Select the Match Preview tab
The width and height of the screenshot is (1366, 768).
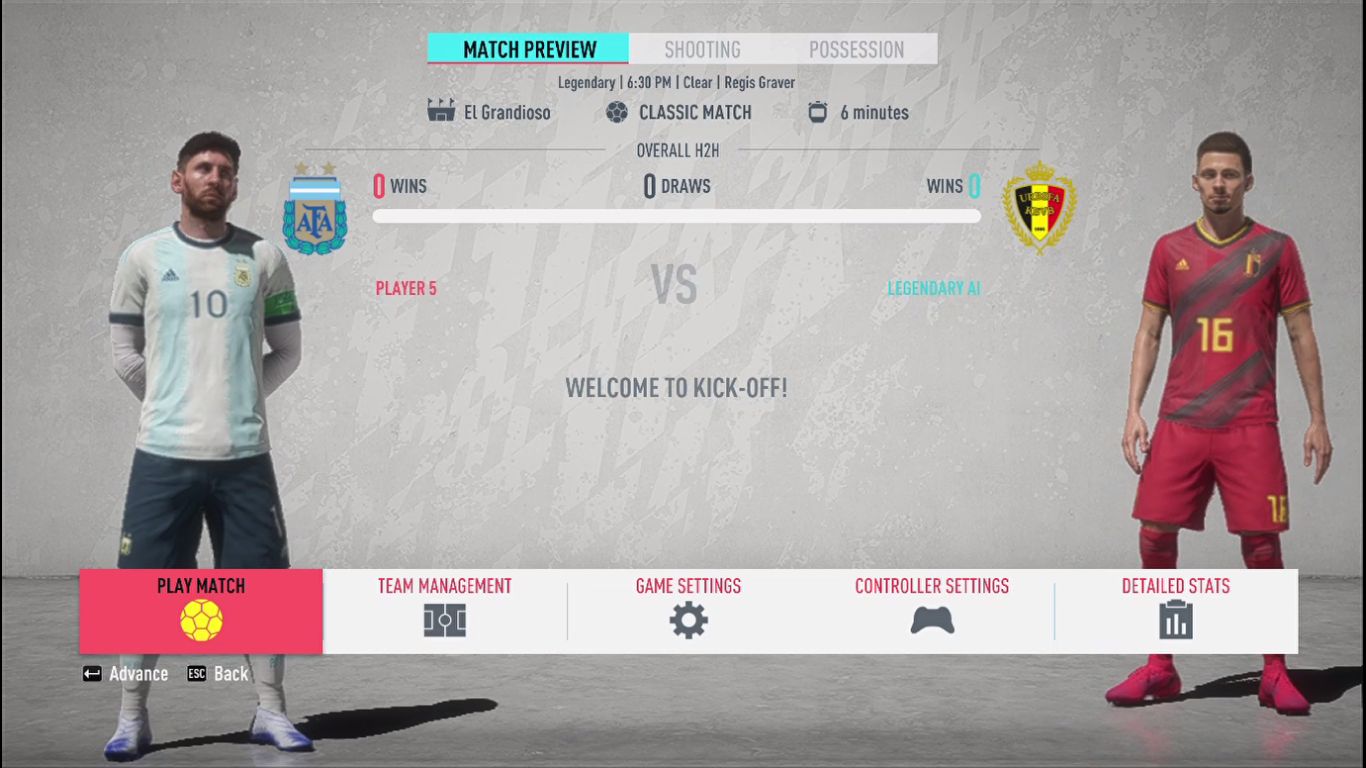(529, 49)
